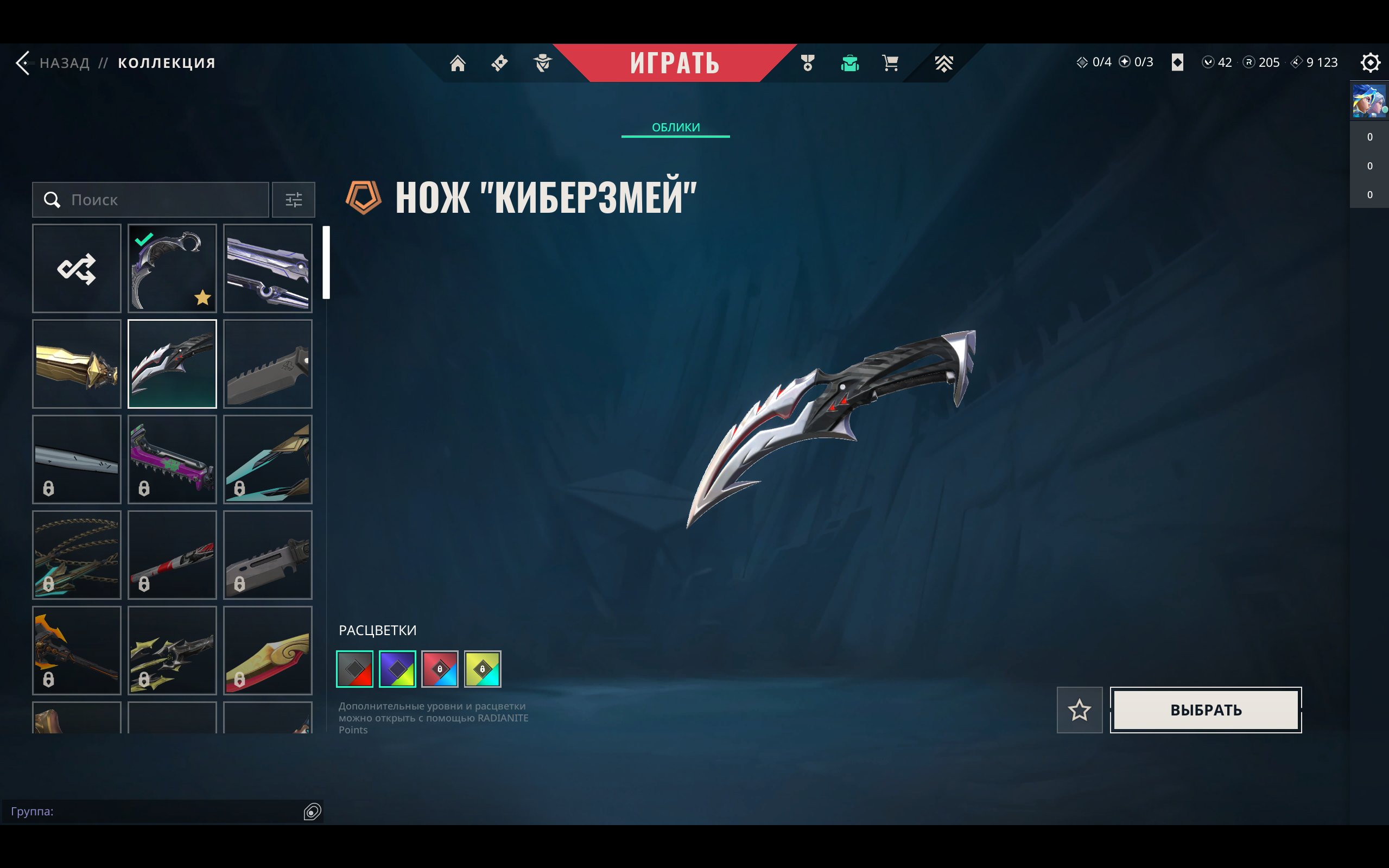Open the home screen via house icon
Screen dimensions: 1389x868
tap(458, 63)
